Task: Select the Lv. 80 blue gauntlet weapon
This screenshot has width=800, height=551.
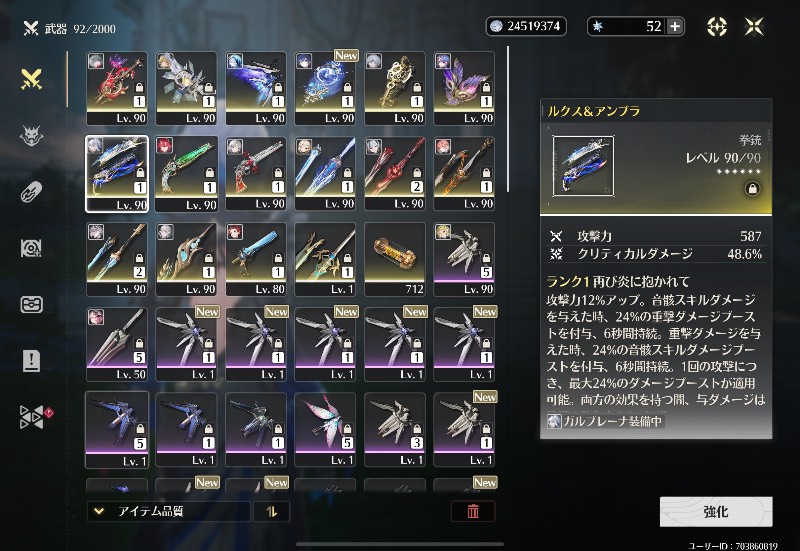Action: click(256, 258)
